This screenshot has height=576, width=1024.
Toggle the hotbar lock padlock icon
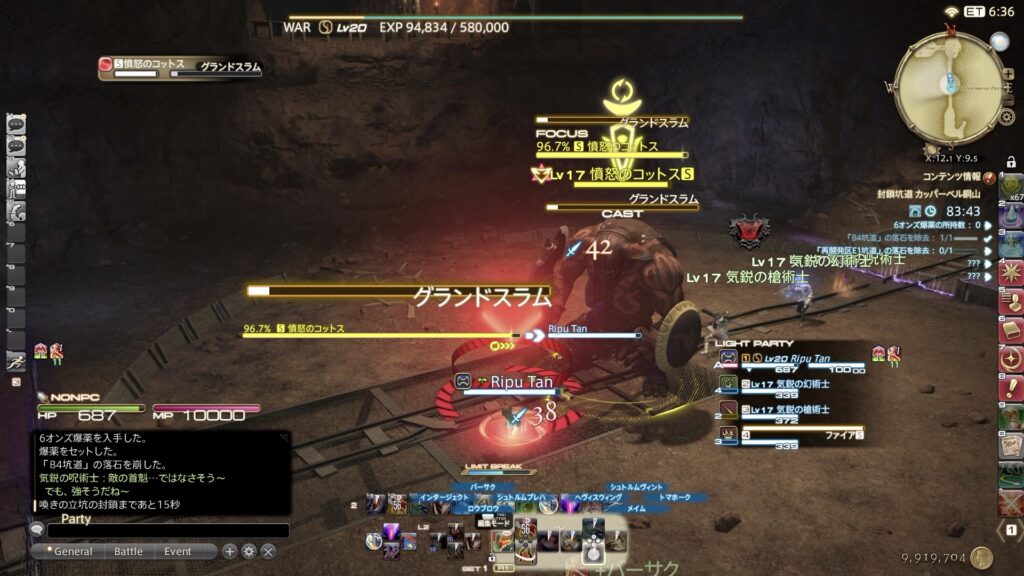(x=1011, y=162)
